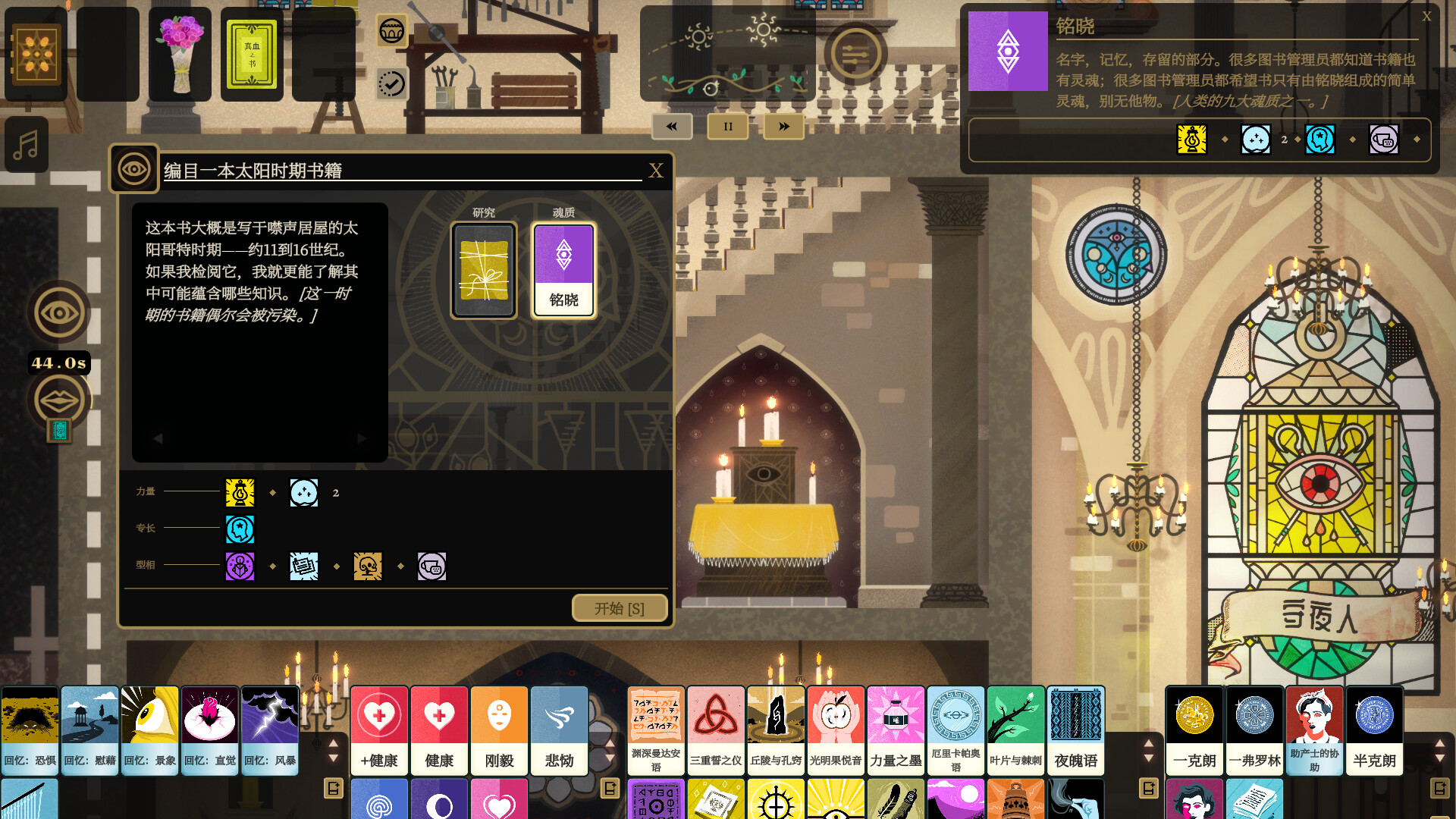Click the previous-page arrow in the book description
This screenshot has width=1456, height=819.
click(158, 438)
